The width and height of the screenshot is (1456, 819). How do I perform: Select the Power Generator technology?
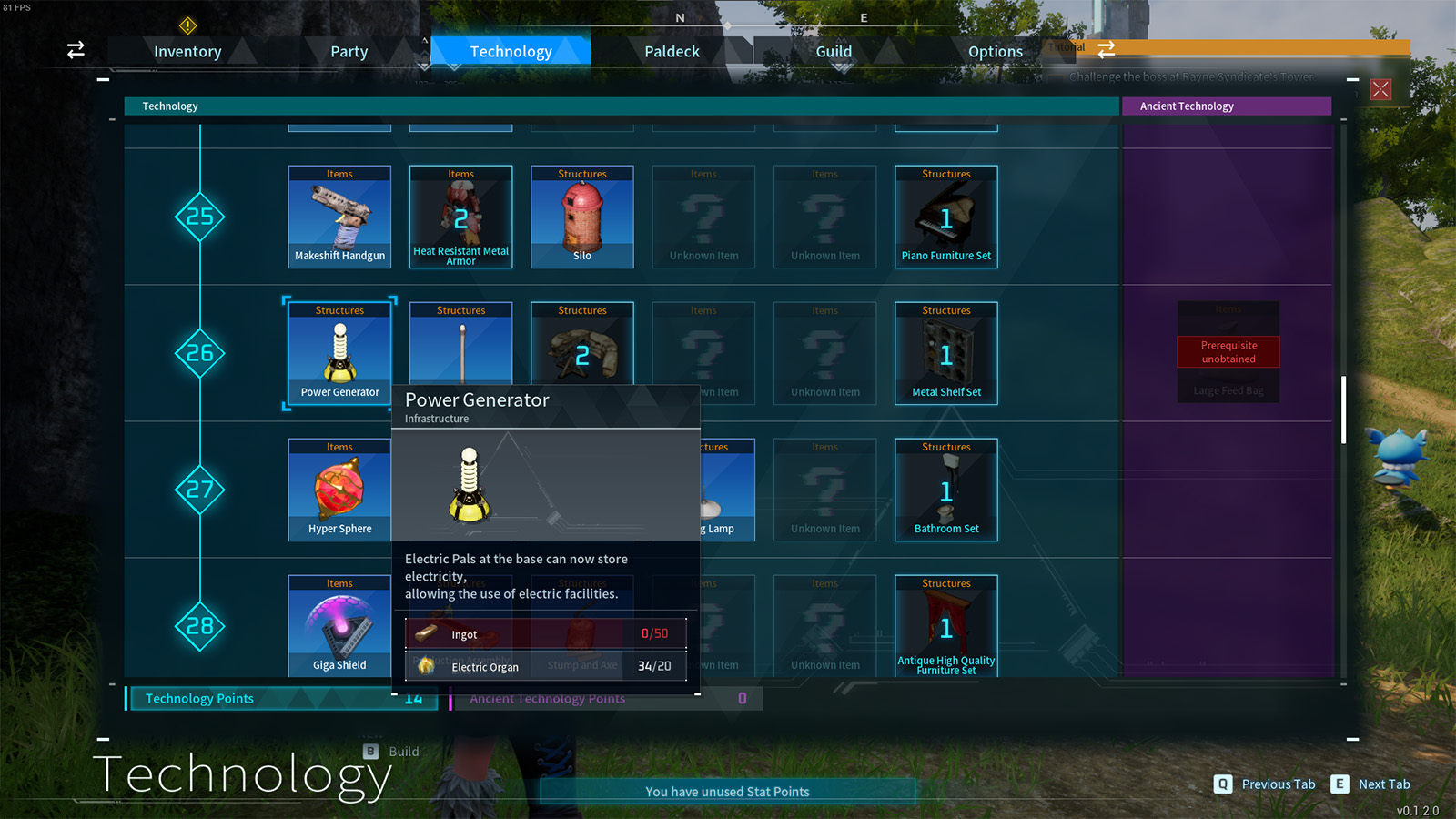339,353
